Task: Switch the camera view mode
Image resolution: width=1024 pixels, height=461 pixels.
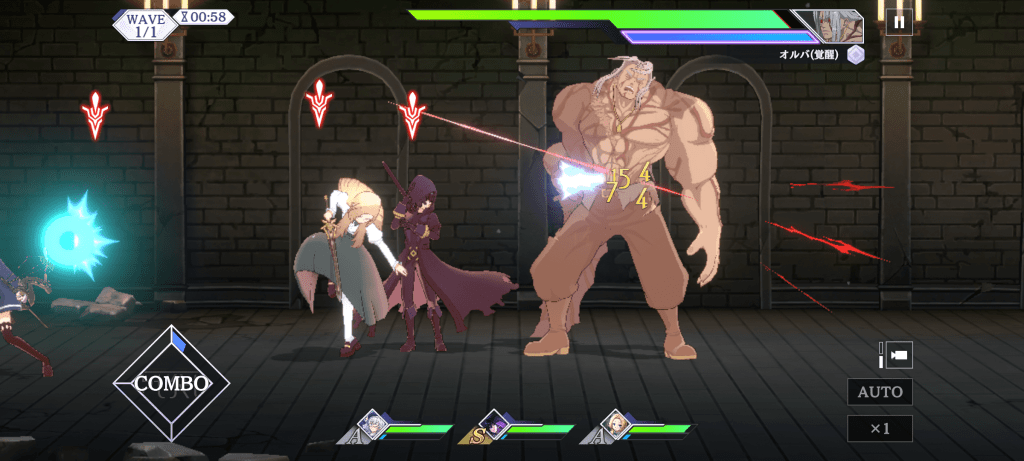Action: pyautogui.click(x=895, y=355)
